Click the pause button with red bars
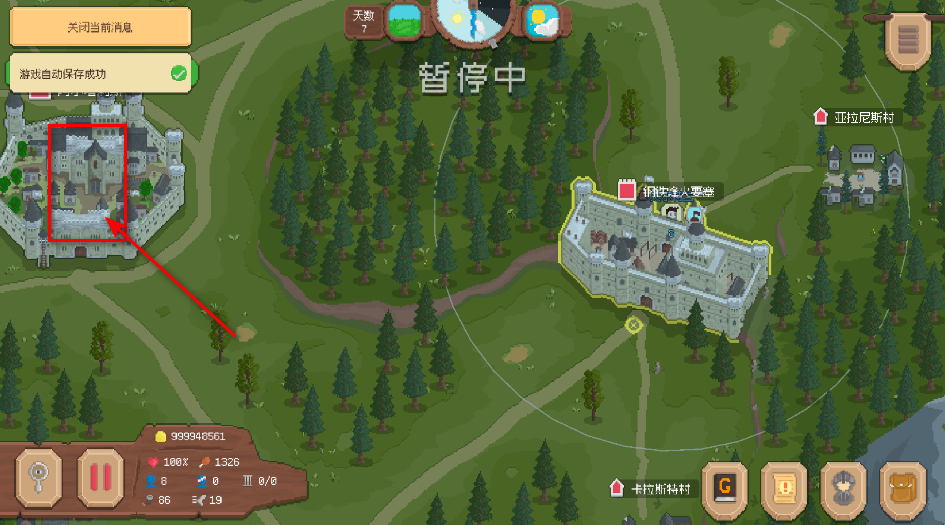 click(100, 475)
